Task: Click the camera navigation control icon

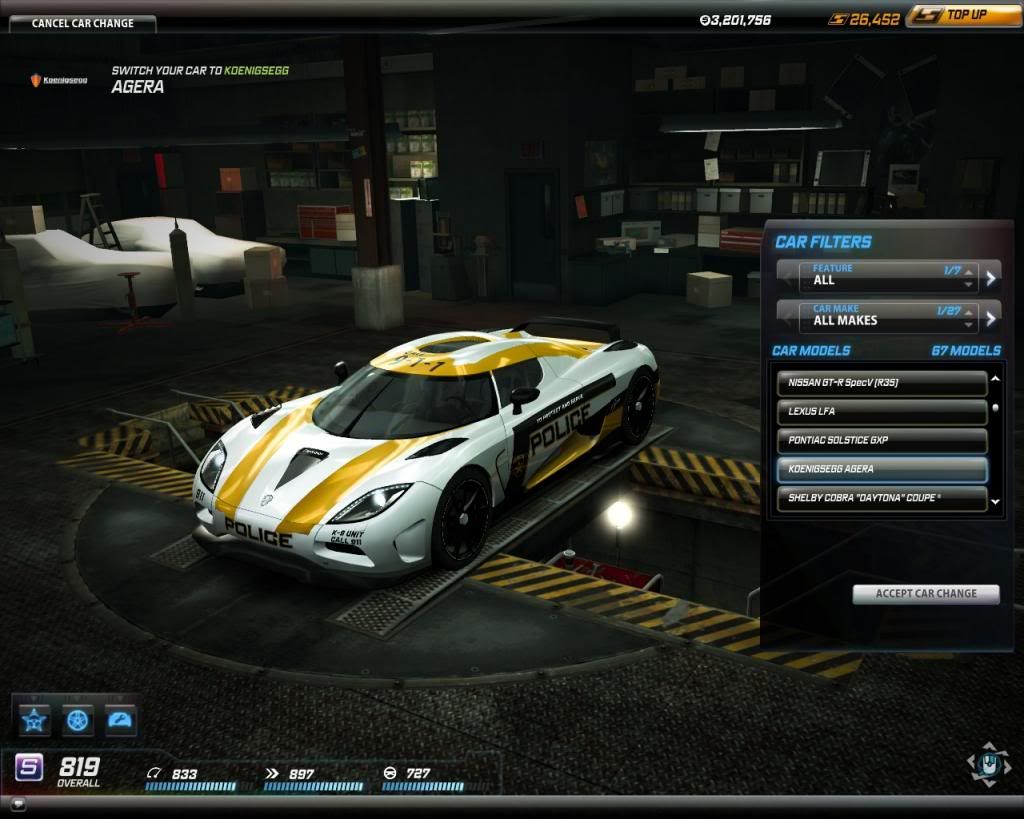Action: (x=988, y=764)
